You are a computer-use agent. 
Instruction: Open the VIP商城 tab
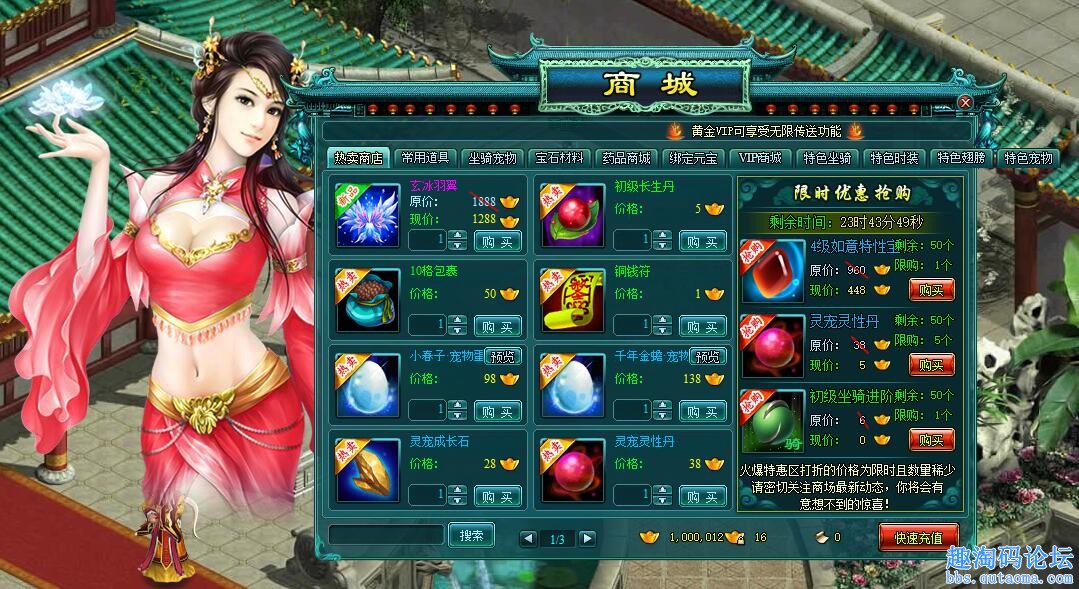coord(760,158)
